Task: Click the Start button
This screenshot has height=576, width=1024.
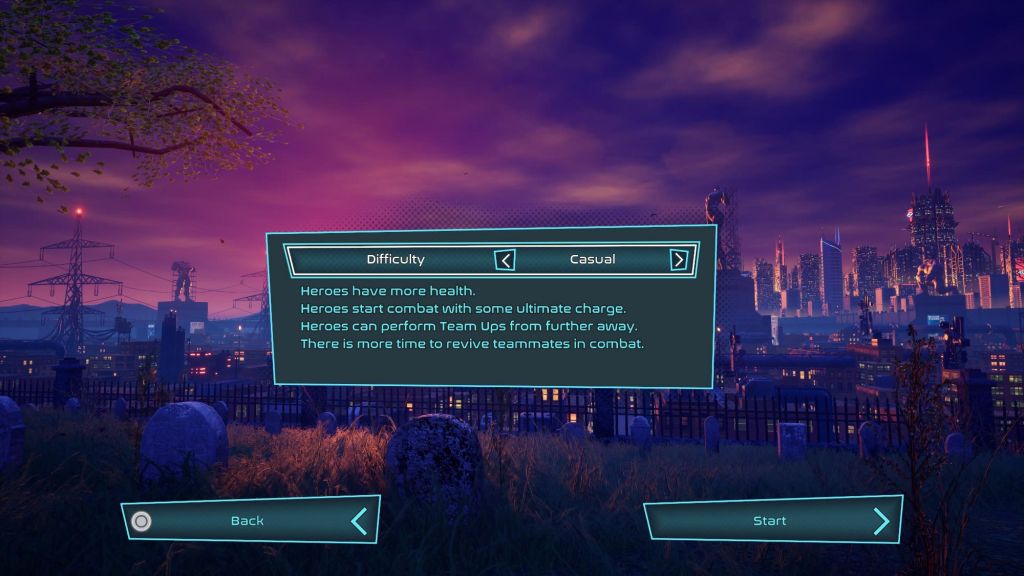Action: [x=770, y=521]
